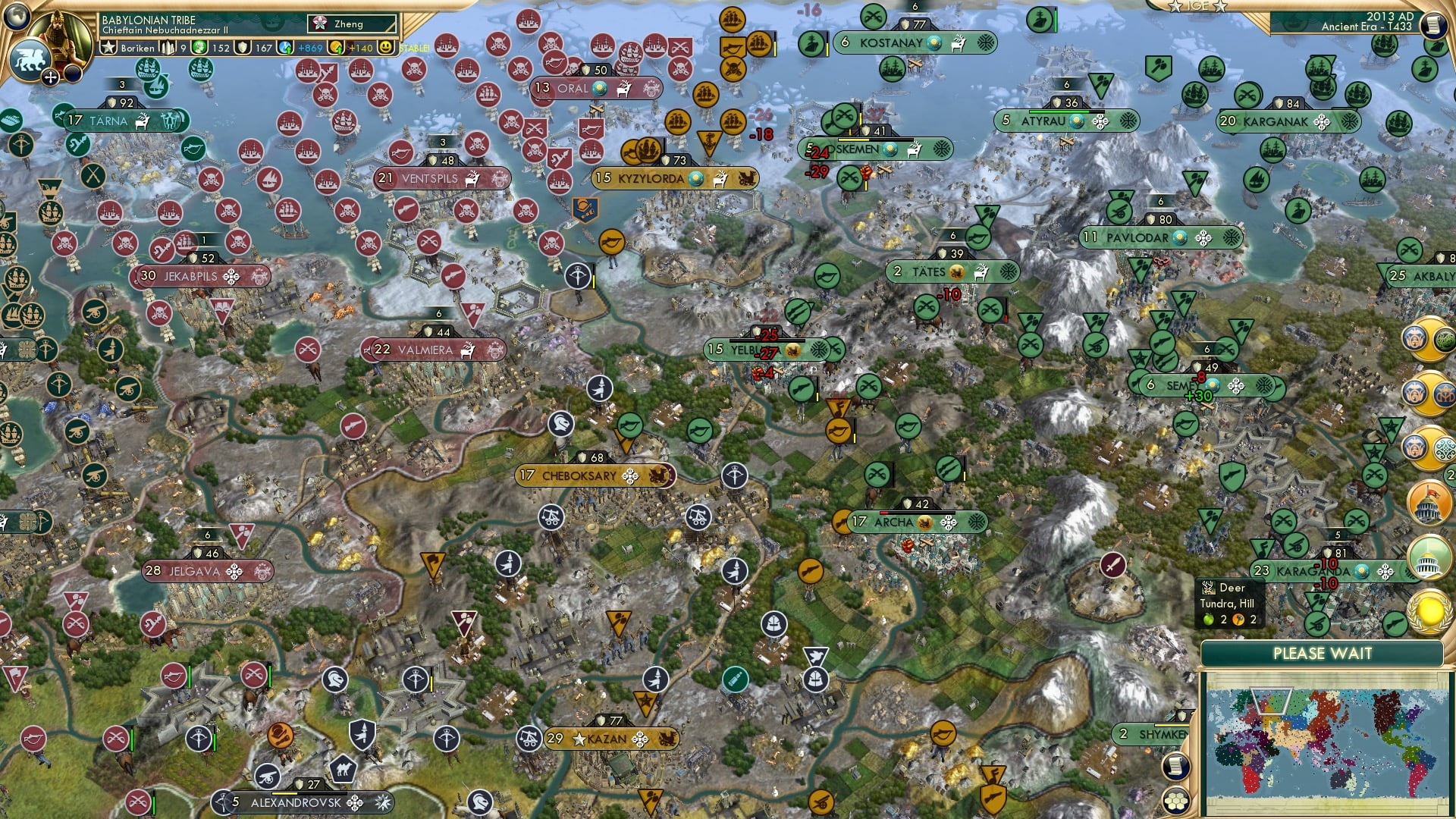Open the Zheng rival player banner
Screen dimensions: 1456x819
coord(350,24)
